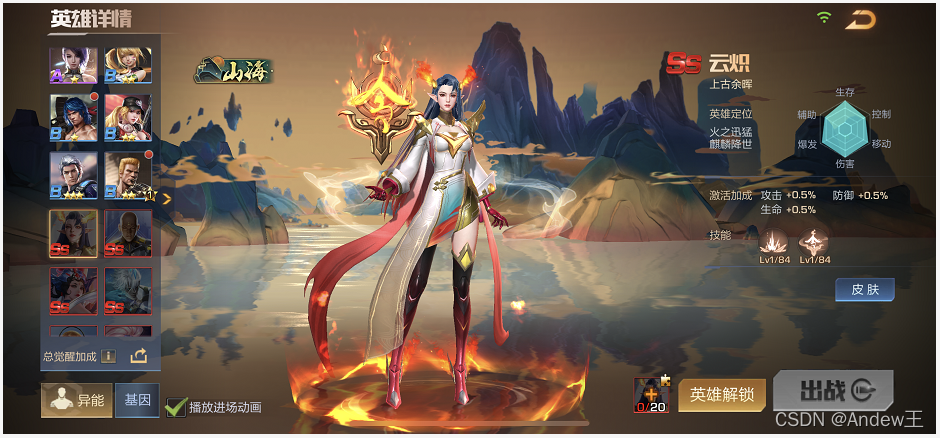Click the hero fragment icon showing 0/20
The image size is (940, 438).
coord(651,395)
